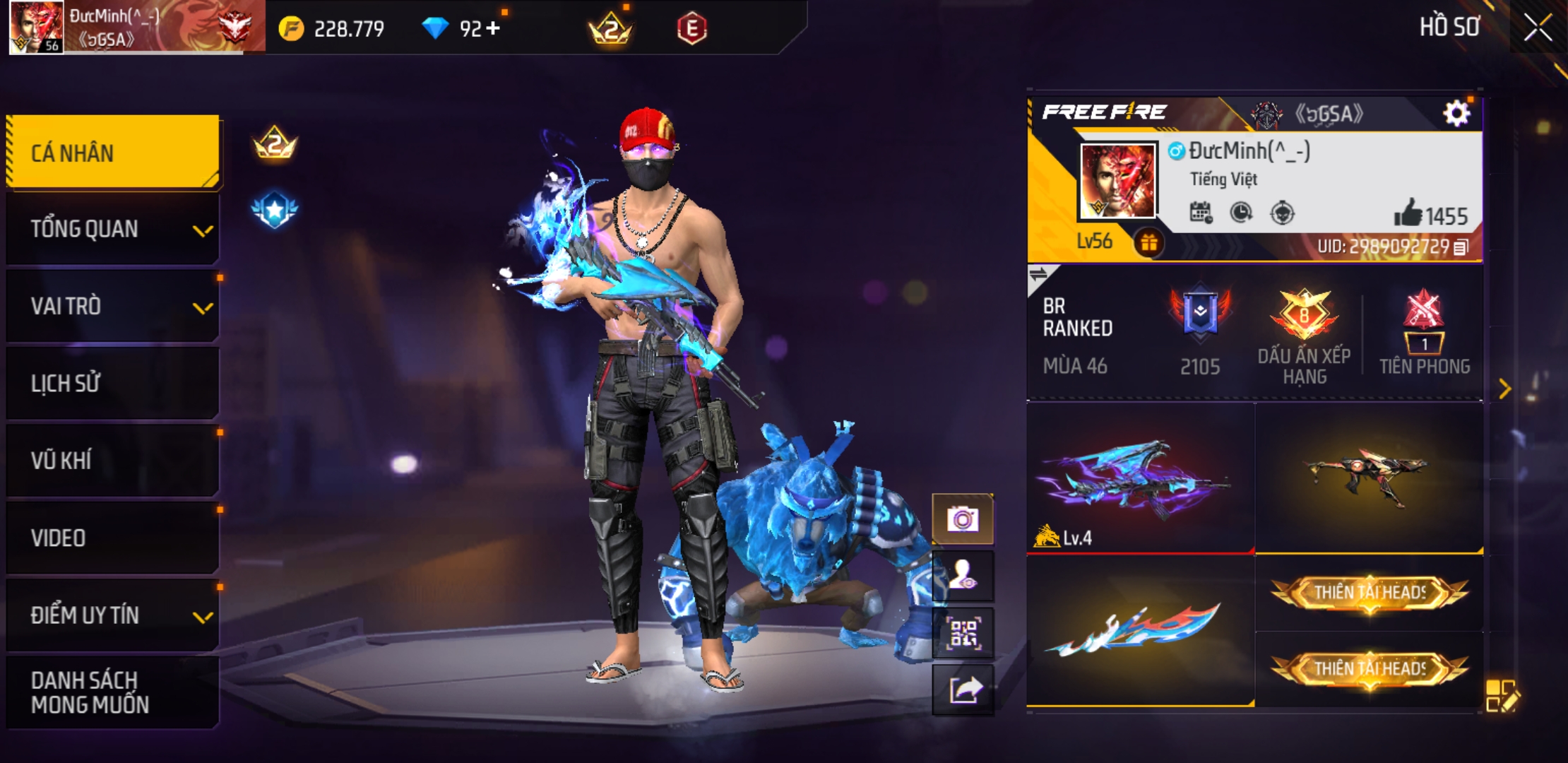Screen dimensions: 1568x763
Task: Take a screenshot with the camera button
Action: (x=963, y=520)
